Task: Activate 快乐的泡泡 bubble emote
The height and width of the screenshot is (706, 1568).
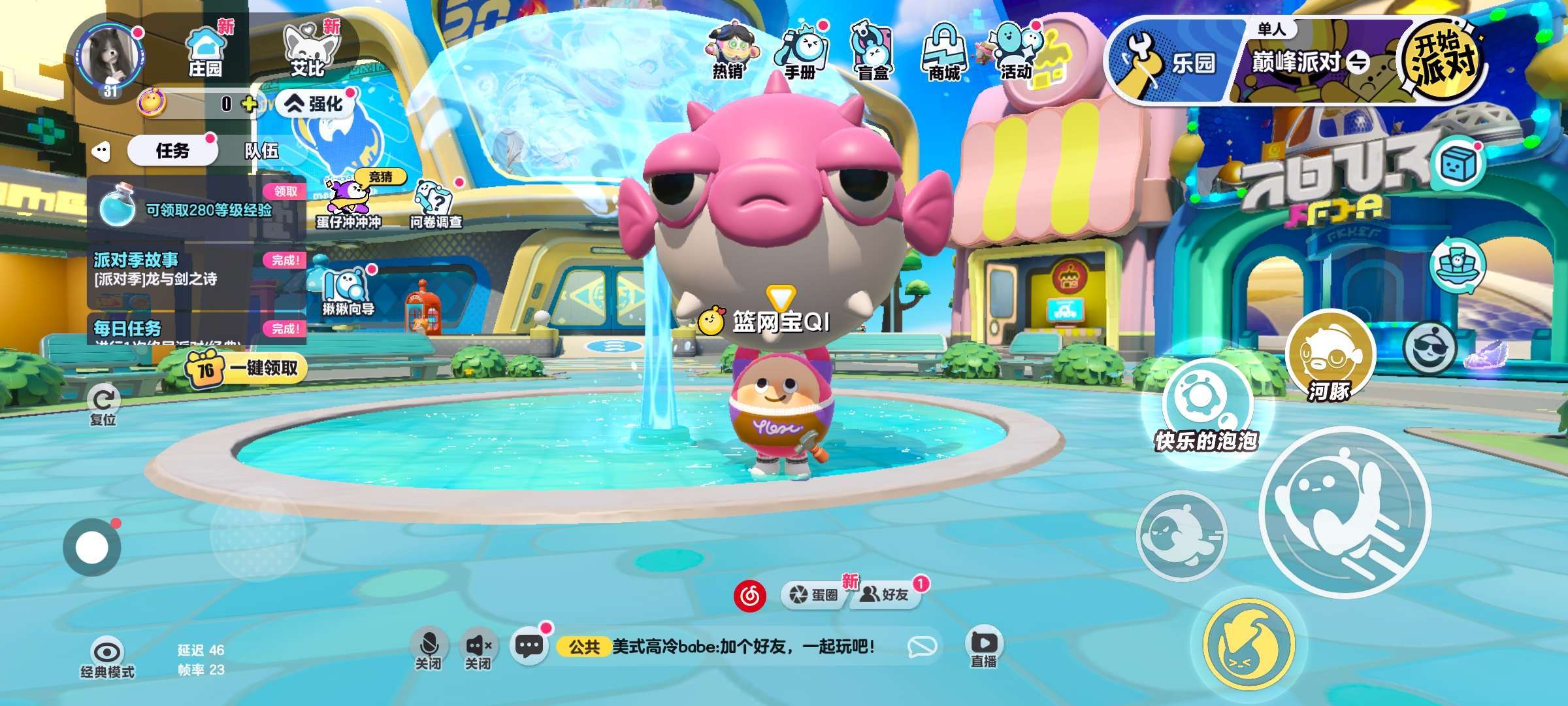Action: click(x=1206, y=405)
